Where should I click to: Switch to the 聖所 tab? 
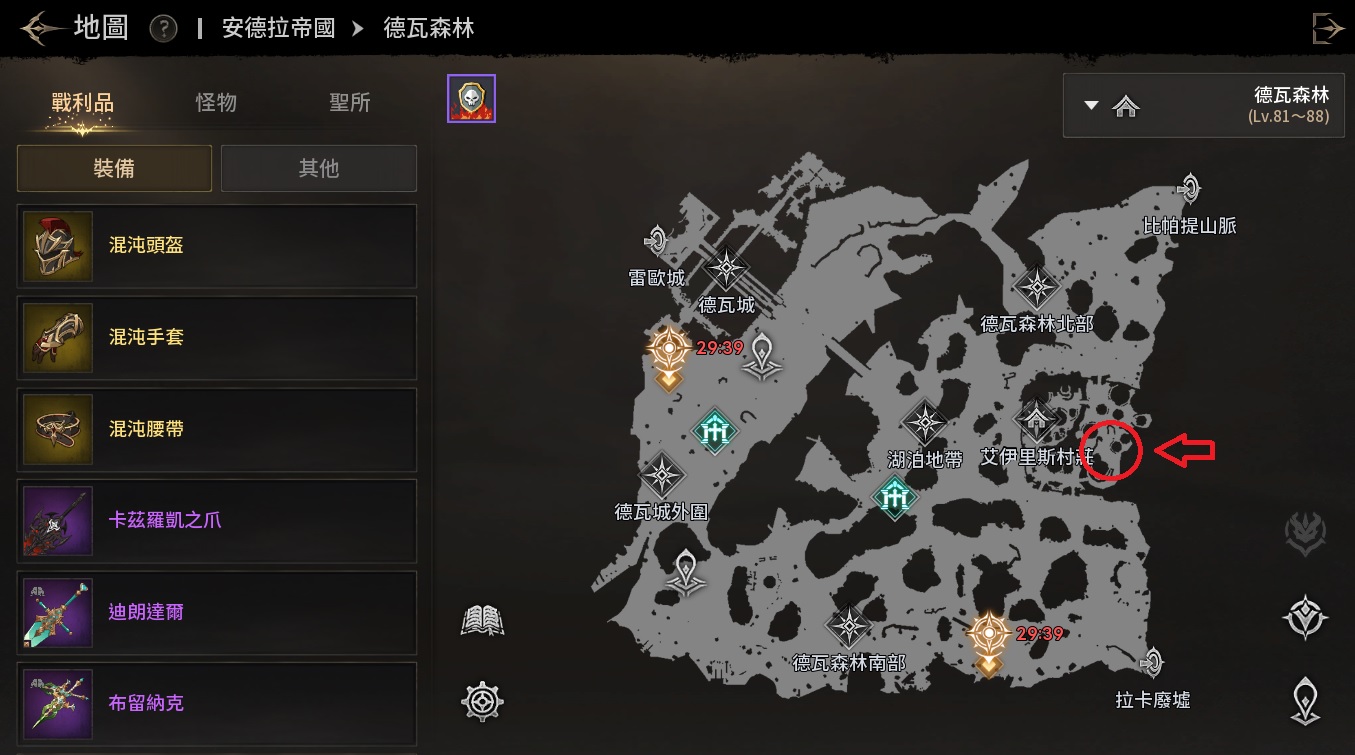(x=350, y=102)
